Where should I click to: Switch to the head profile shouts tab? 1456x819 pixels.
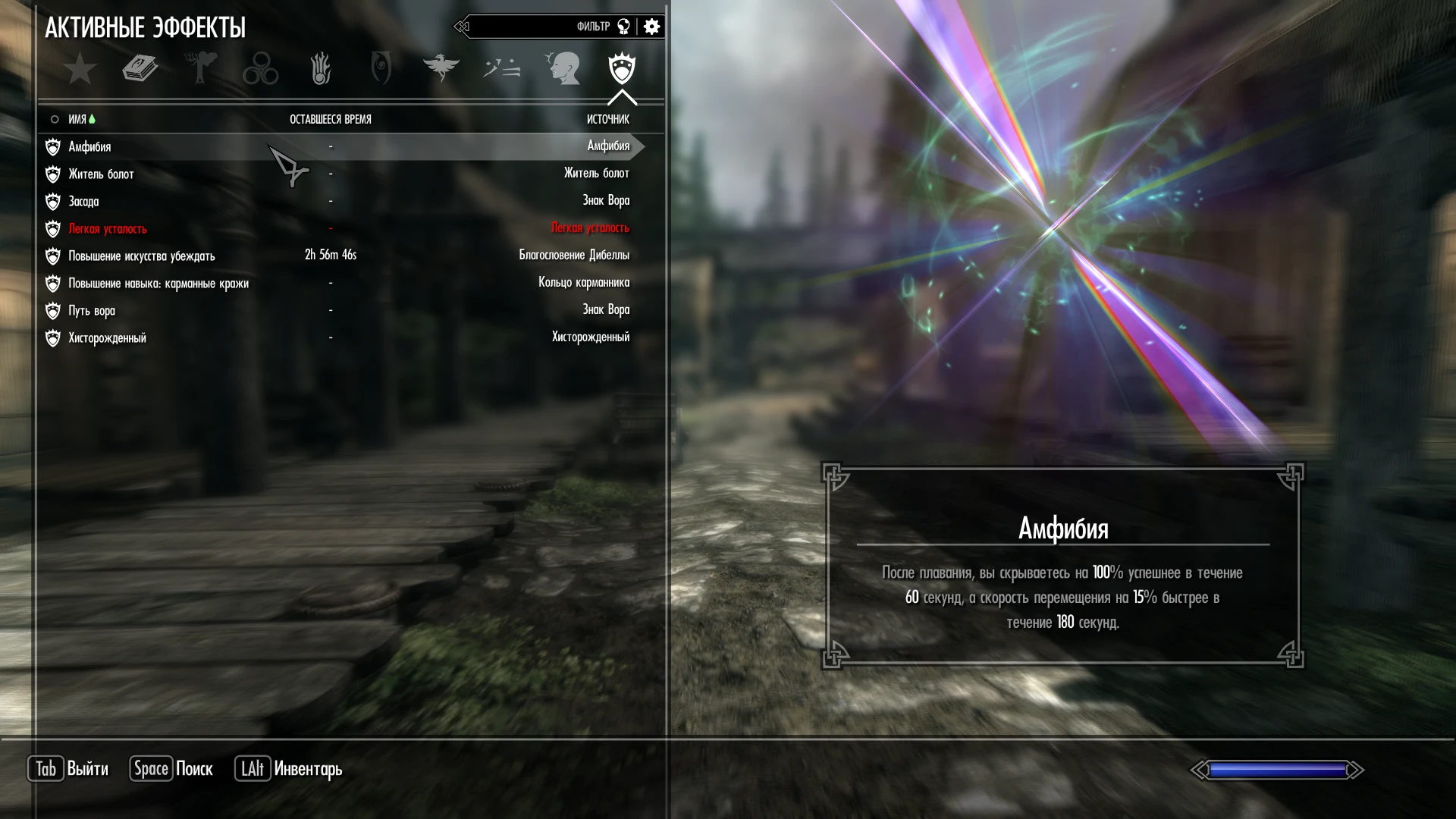click(562, 68)
